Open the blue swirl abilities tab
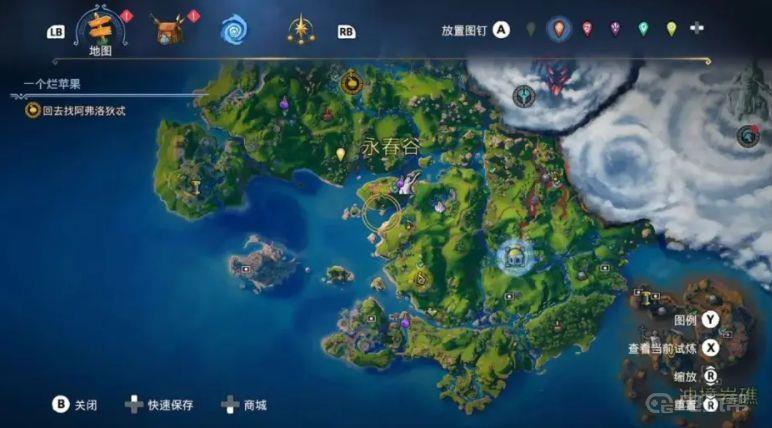772x428 pixels. (235, 28)
